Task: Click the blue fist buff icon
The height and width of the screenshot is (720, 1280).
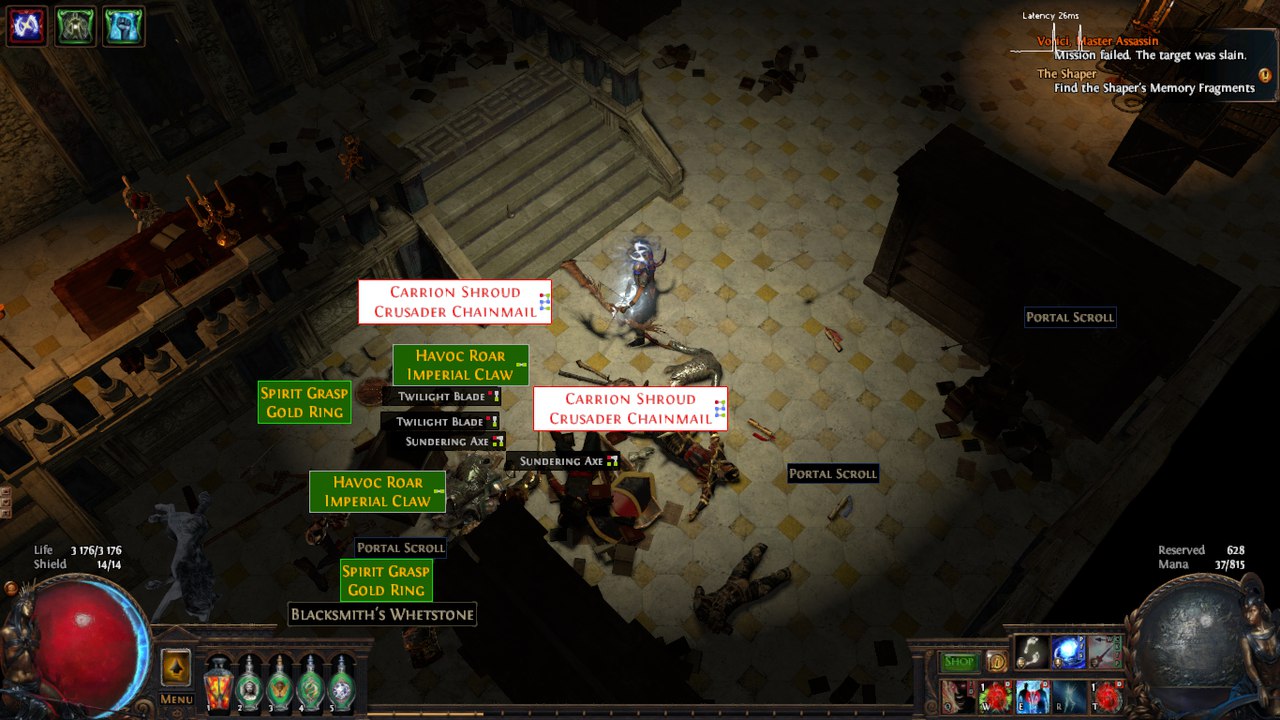Action: point(124,26)
